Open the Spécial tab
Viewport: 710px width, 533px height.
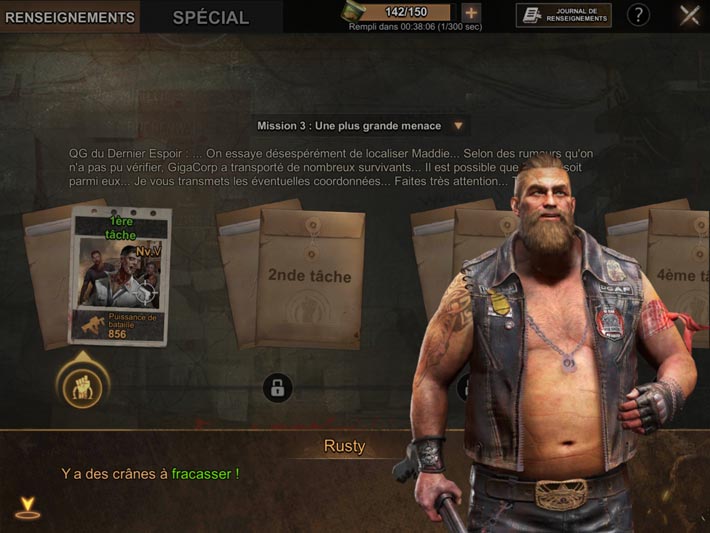210,17
